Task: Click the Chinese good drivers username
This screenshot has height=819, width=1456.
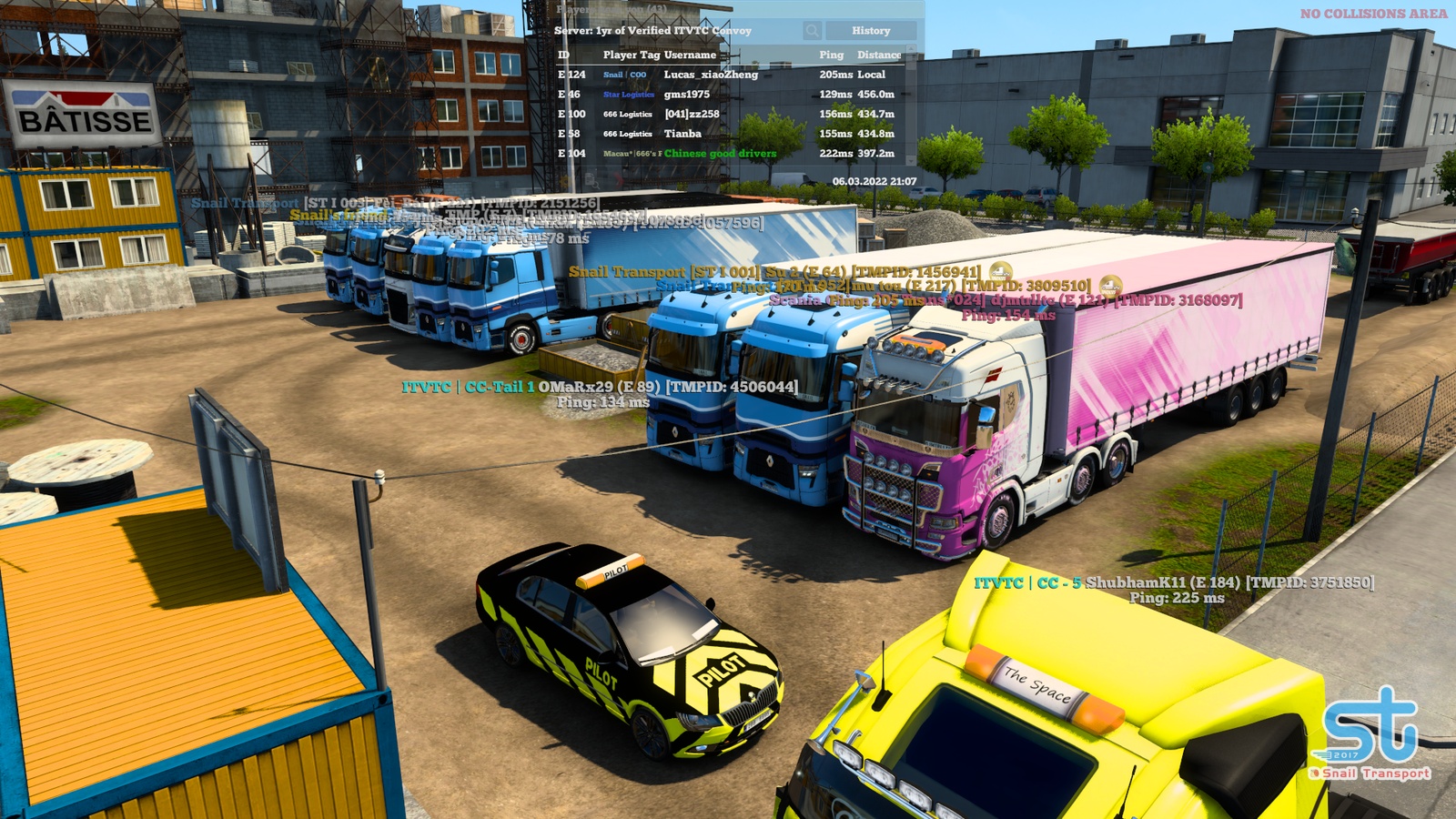Action: [x=722, y=155]
